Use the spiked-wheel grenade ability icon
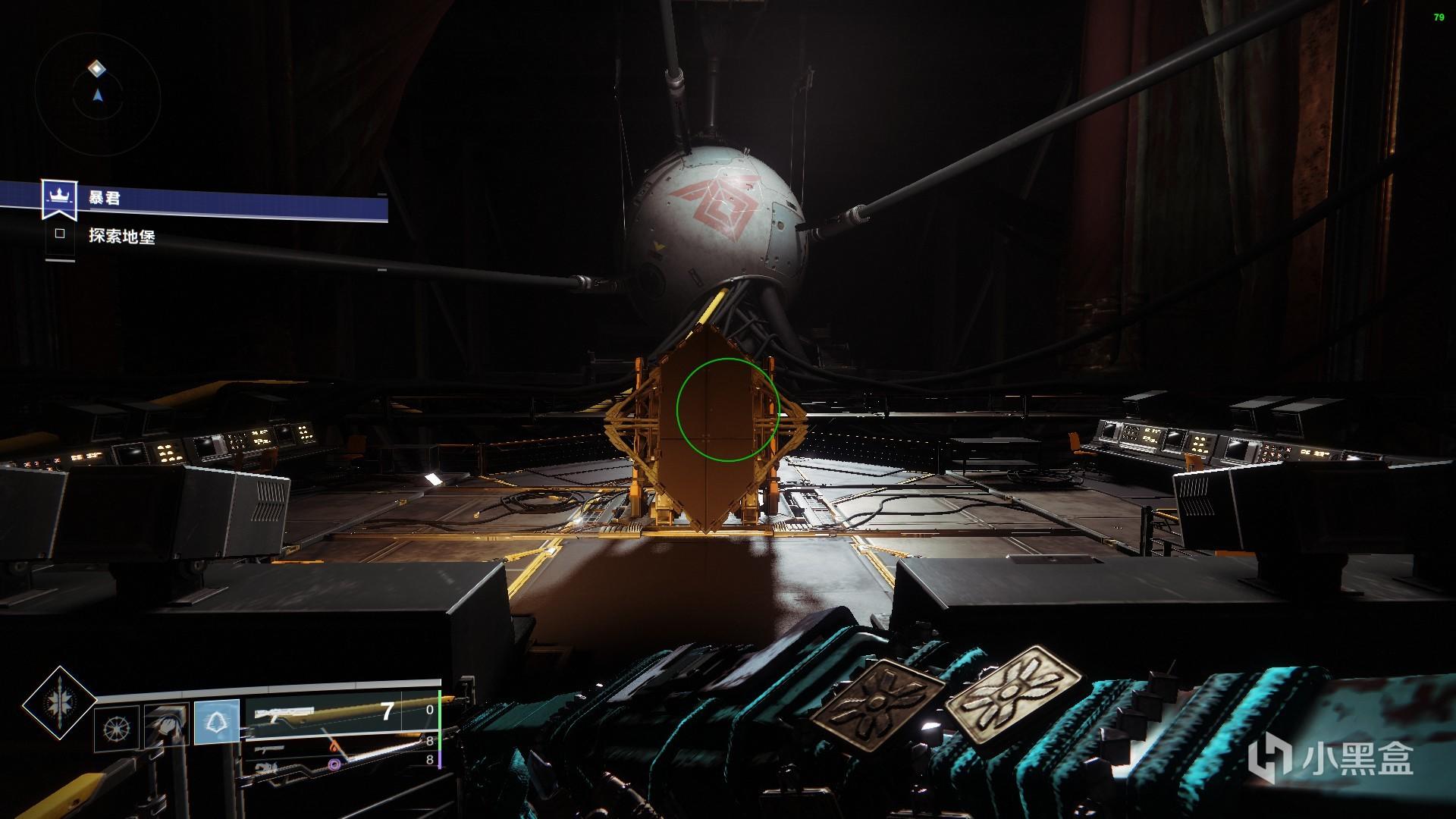This screenshot has height=819, width=1456. point(118,727)
